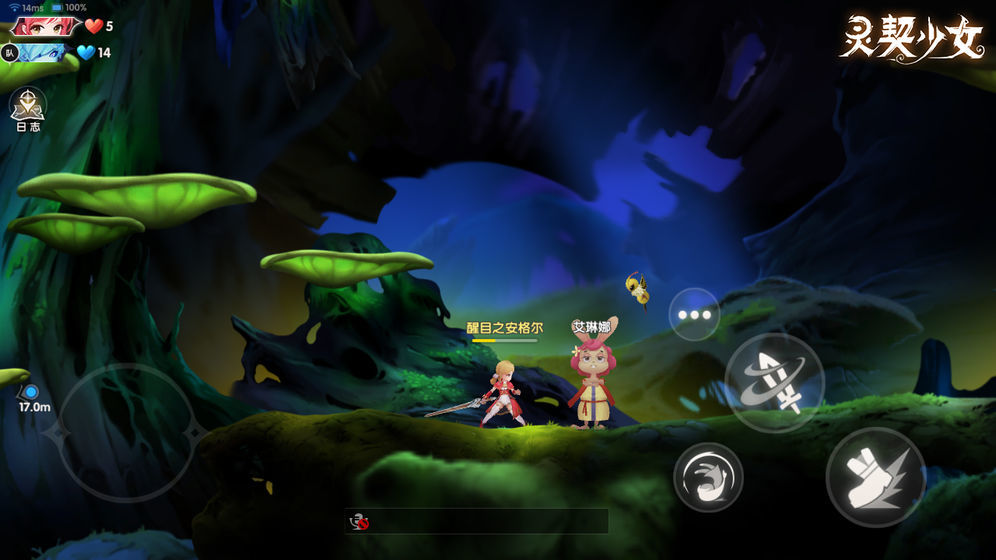Screen dimensions: 996x560
Task: Touch the virtual movement joystick
Action: point(126,431)
